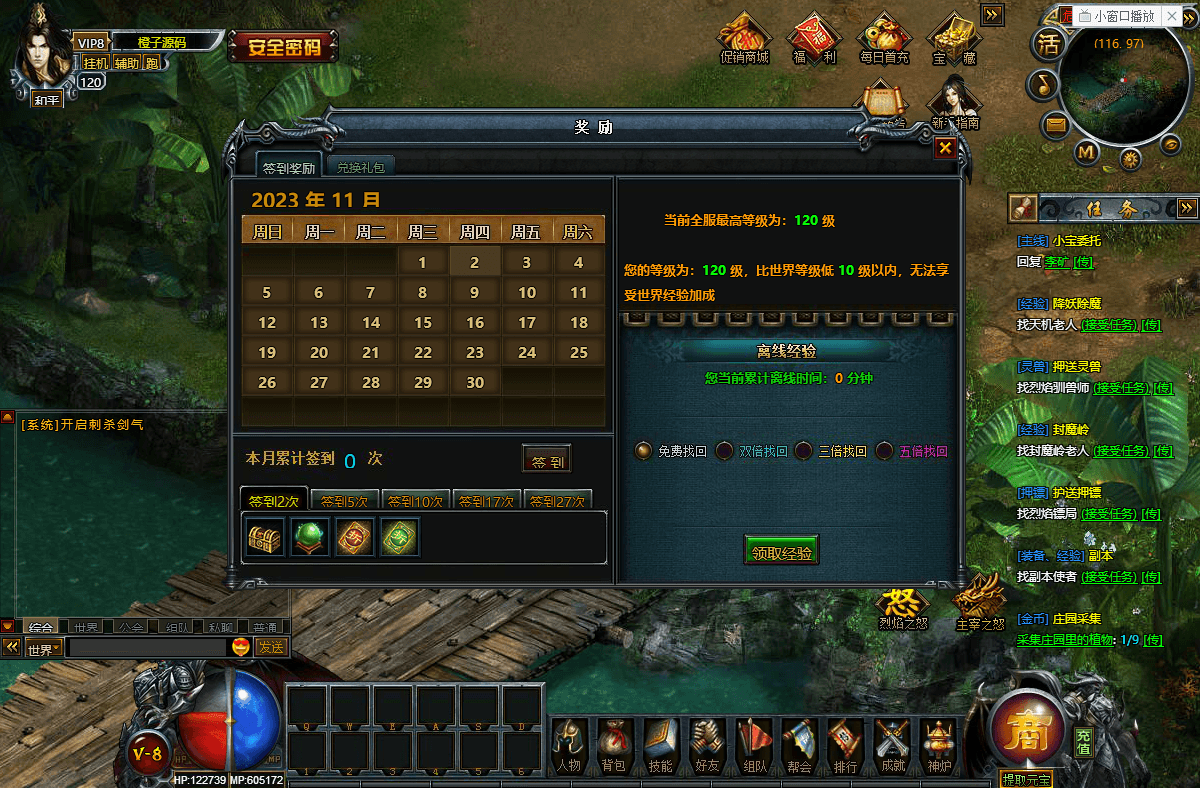The width and height of the screenshot is (1200, 788).
Task: Open the 安全密码 security password button
Action: tap(284, 46)
